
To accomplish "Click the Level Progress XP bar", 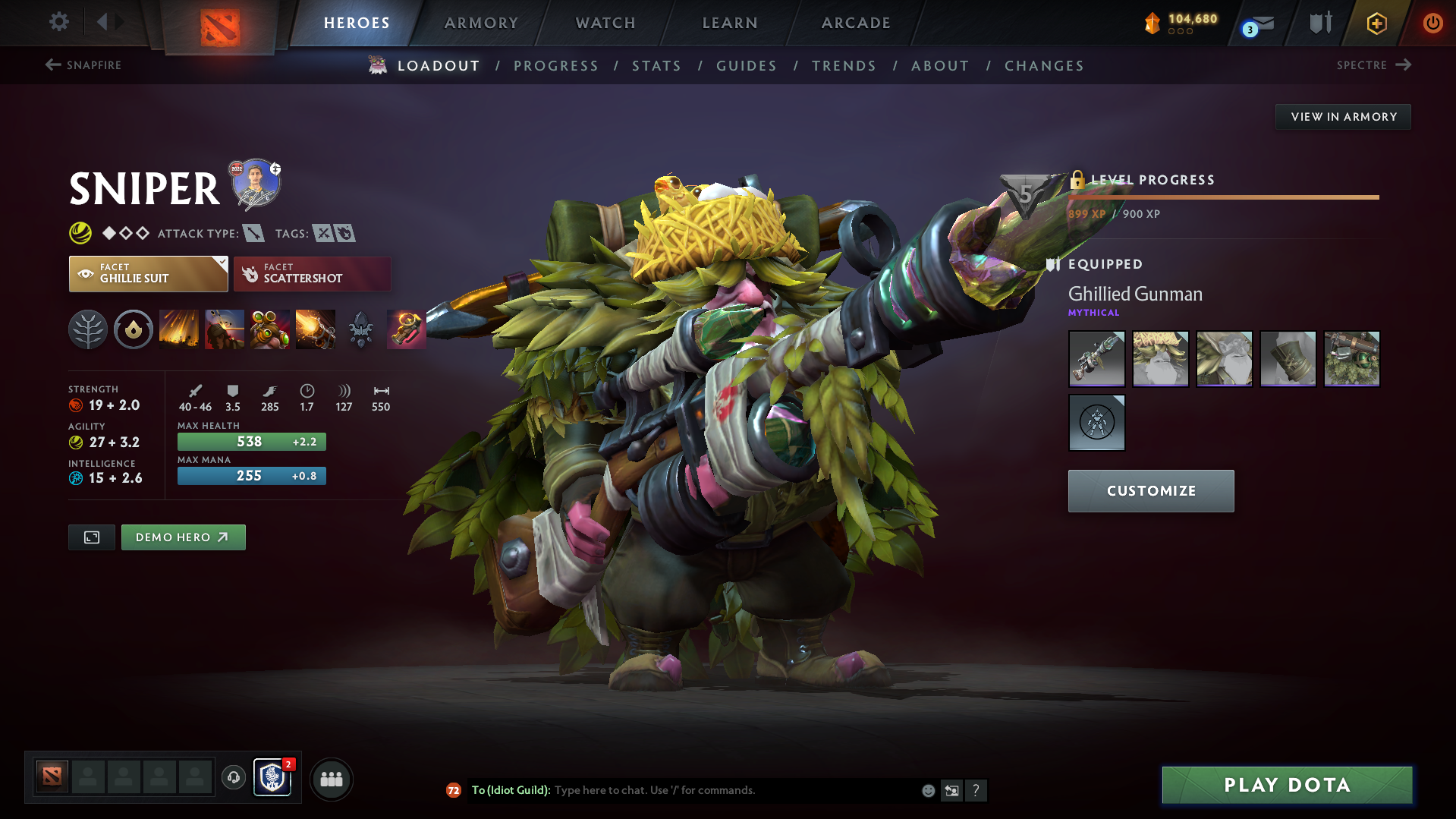I will 1224,199.
